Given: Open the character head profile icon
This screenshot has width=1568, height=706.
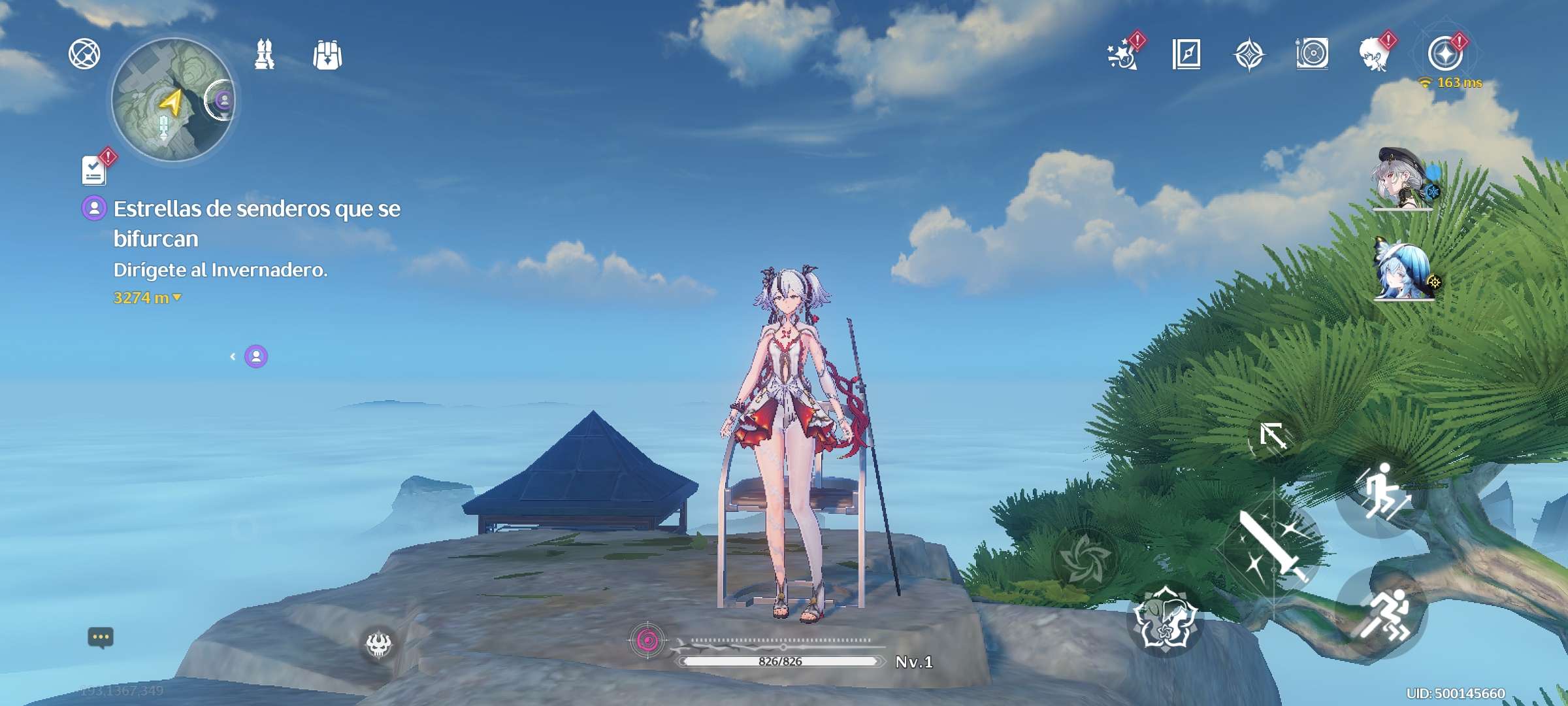Looking at the screenshot, I should coord(1375,54).
